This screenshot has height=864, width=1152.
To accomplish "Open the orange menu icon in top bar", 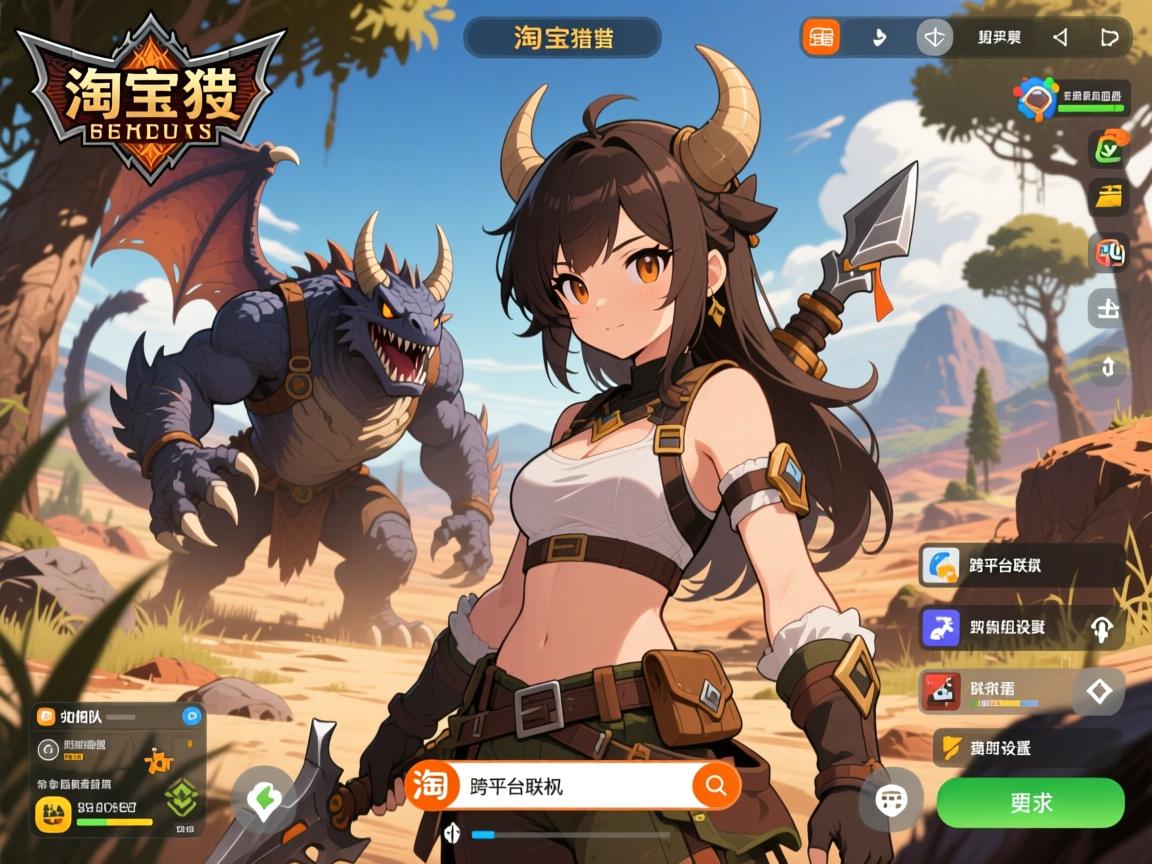I will [x=822, y=38].
